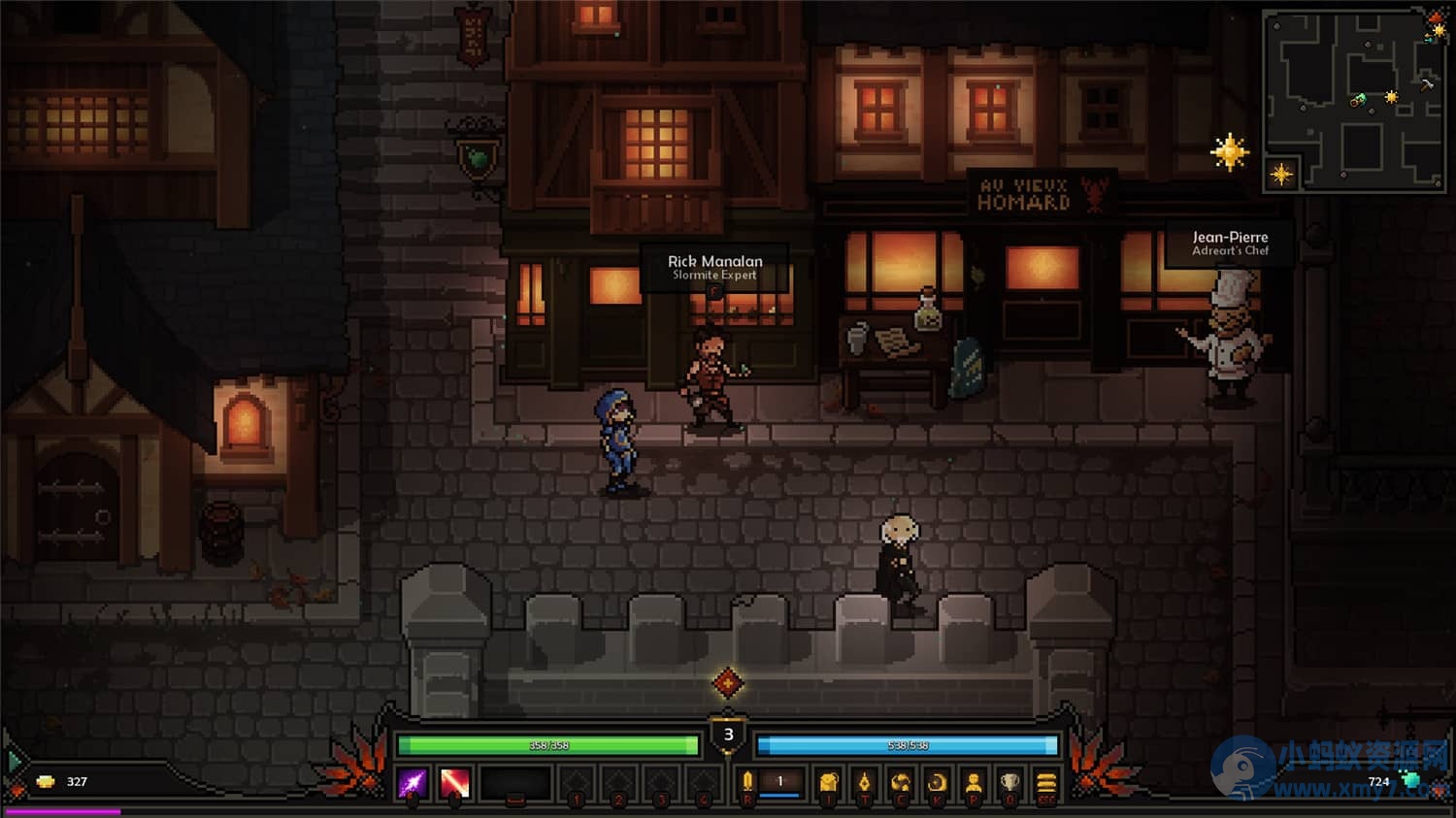Select the pickaxe marker on the minimap
The width and height of the screenshot is (1456, 818).
click(x=1427, y=84)
